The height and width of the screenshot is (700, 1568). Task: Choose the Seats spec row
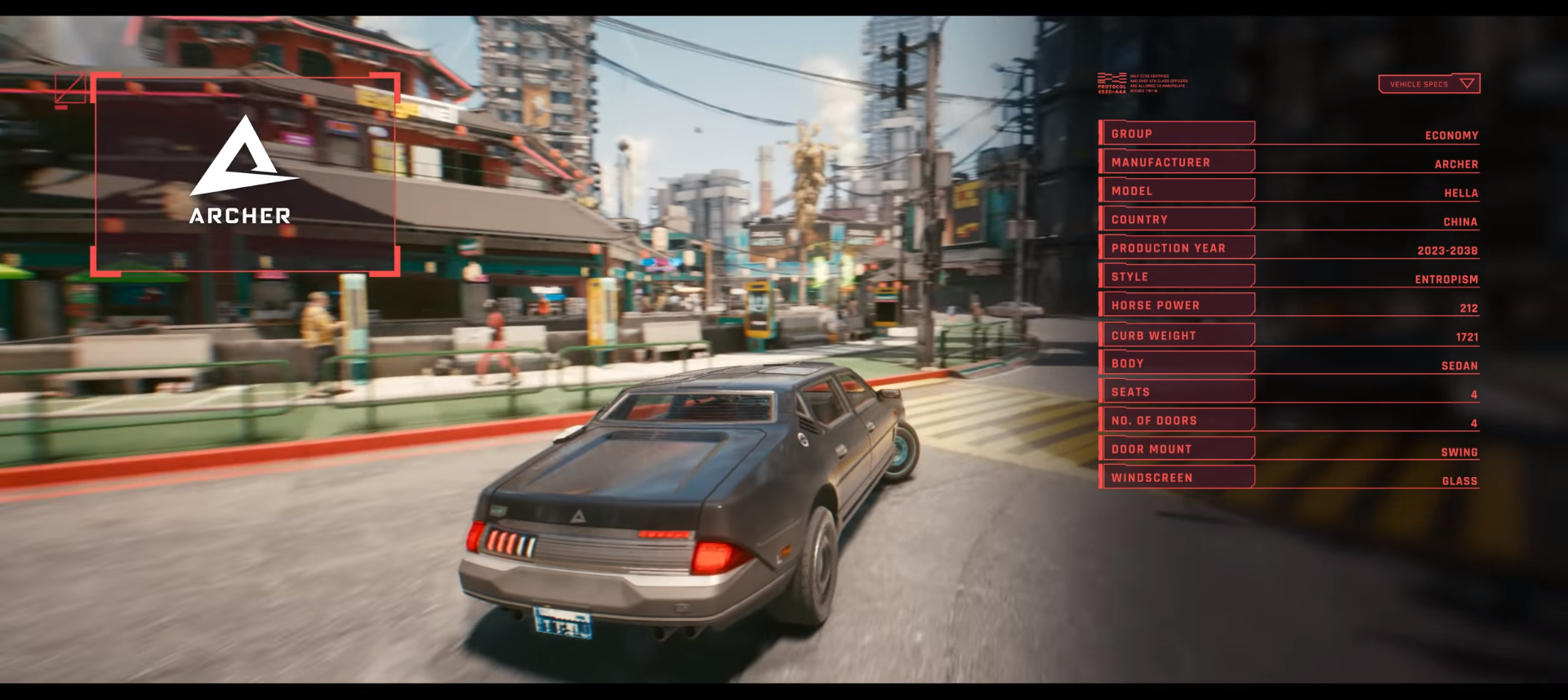(1177, 391)
